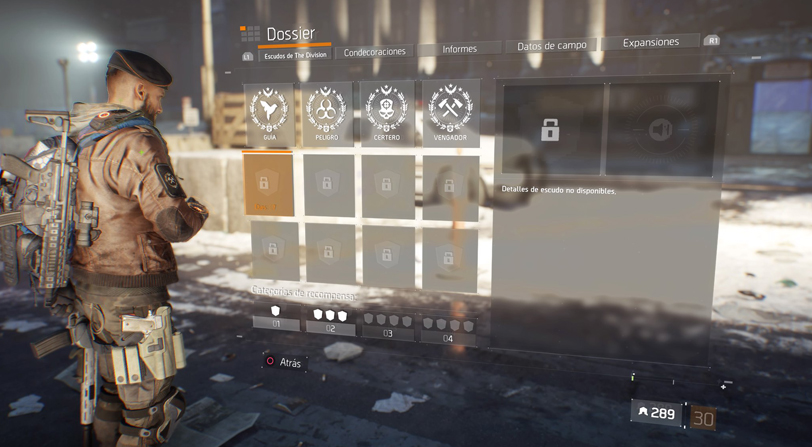Go back with the Atrás button
The image size is (812, 447).
(x=282, y=362)
